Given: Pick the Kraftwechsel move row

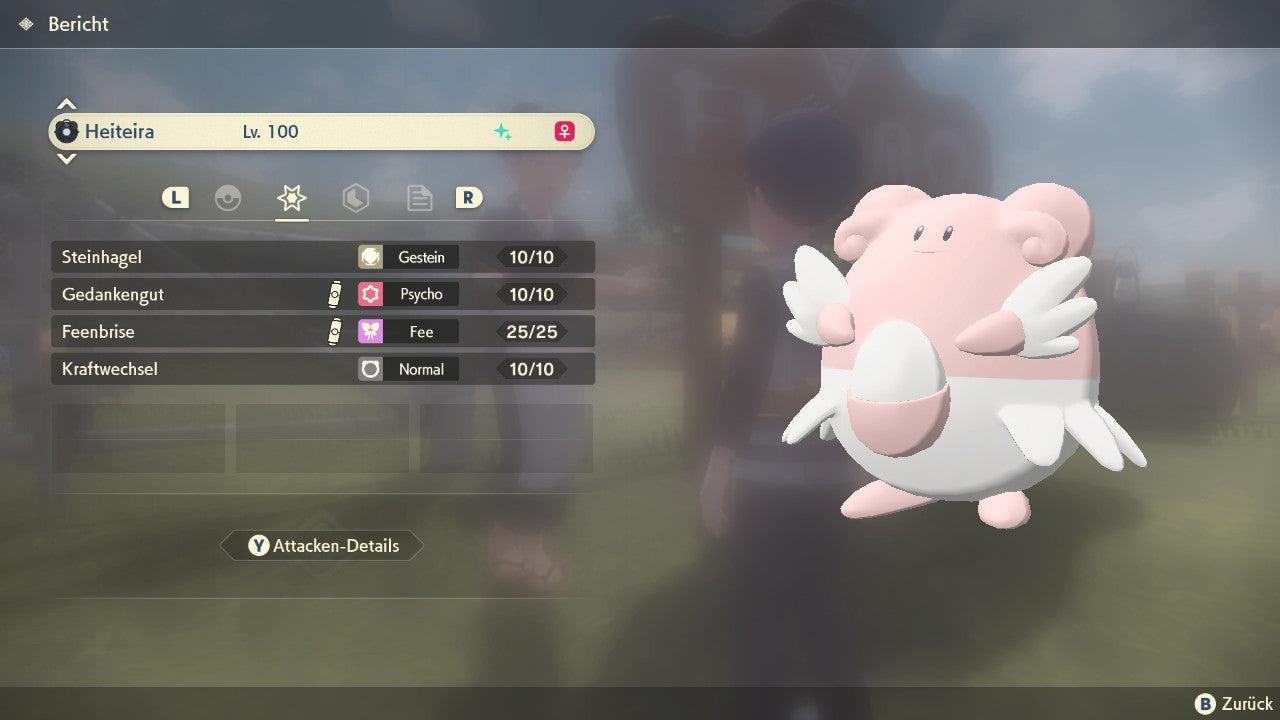Looking at the screenshot, I should tap(322, 369).
